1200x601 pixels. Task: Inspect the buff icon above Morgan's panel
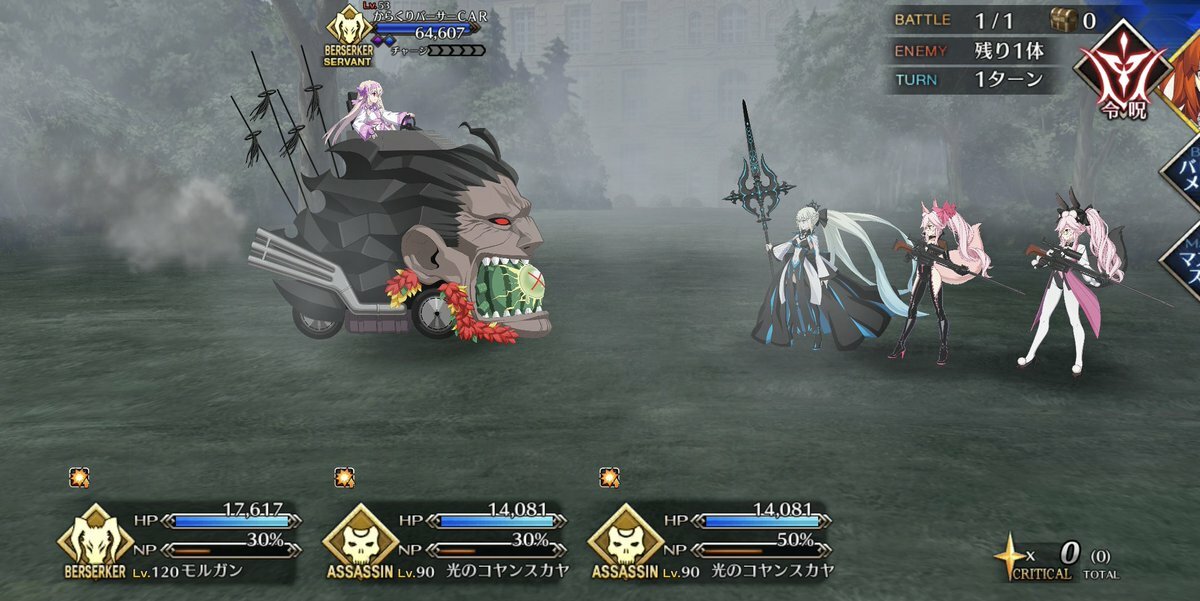pos(80,478)
